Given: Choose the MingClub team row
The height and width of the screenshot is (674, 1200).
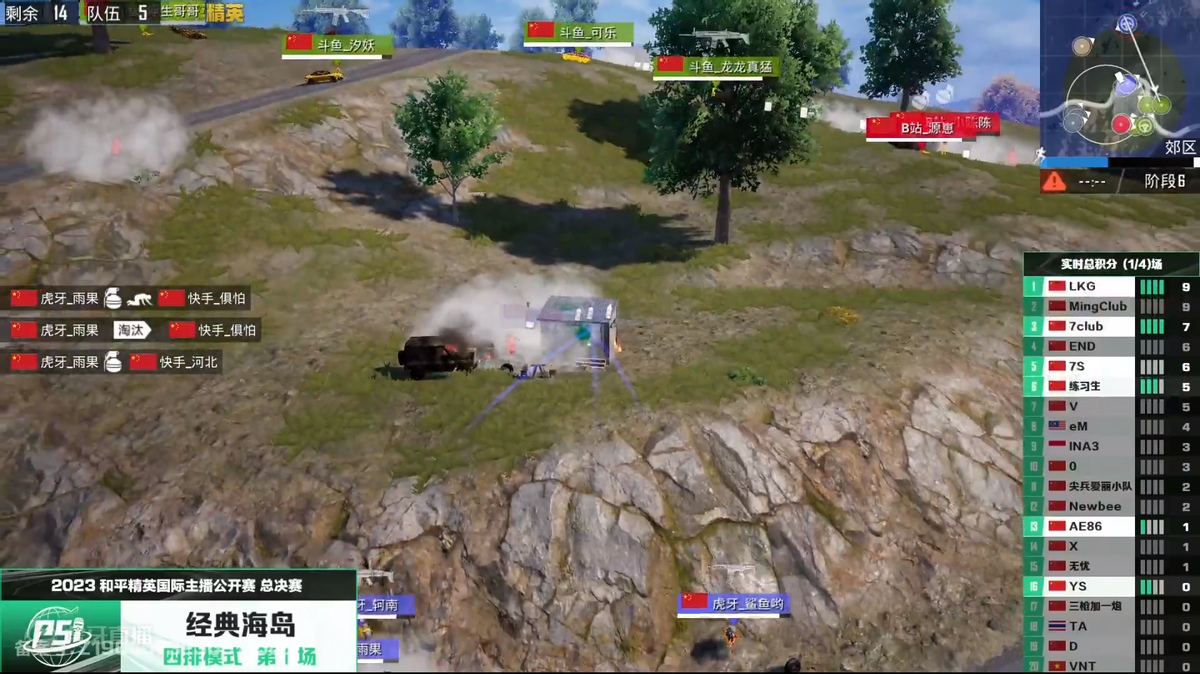Looking at the screenshot, I should coord(1110,306).
